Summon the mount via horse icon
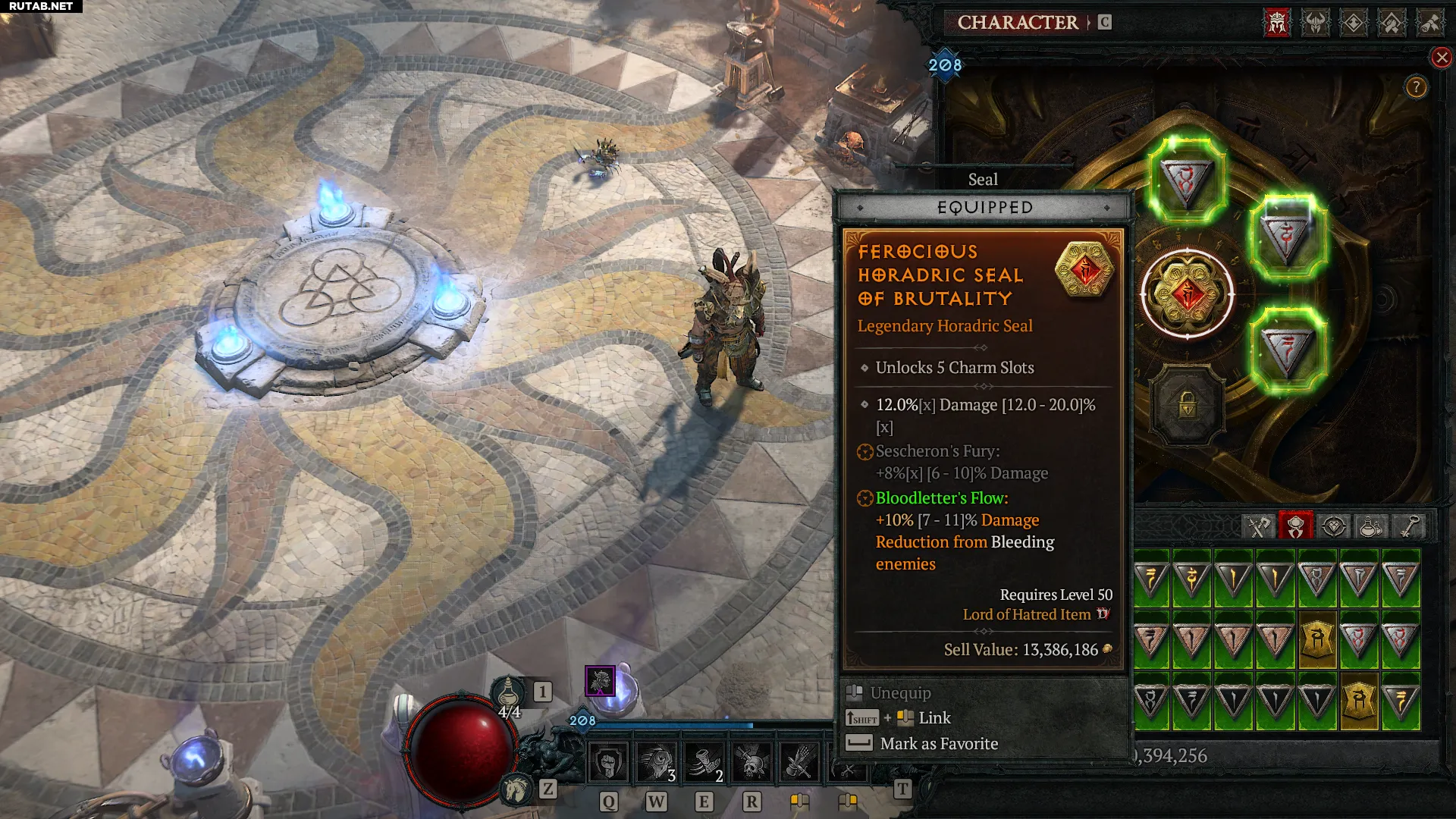The height and width of the screenshot is (819, 1456). click(x=517, y=789)
